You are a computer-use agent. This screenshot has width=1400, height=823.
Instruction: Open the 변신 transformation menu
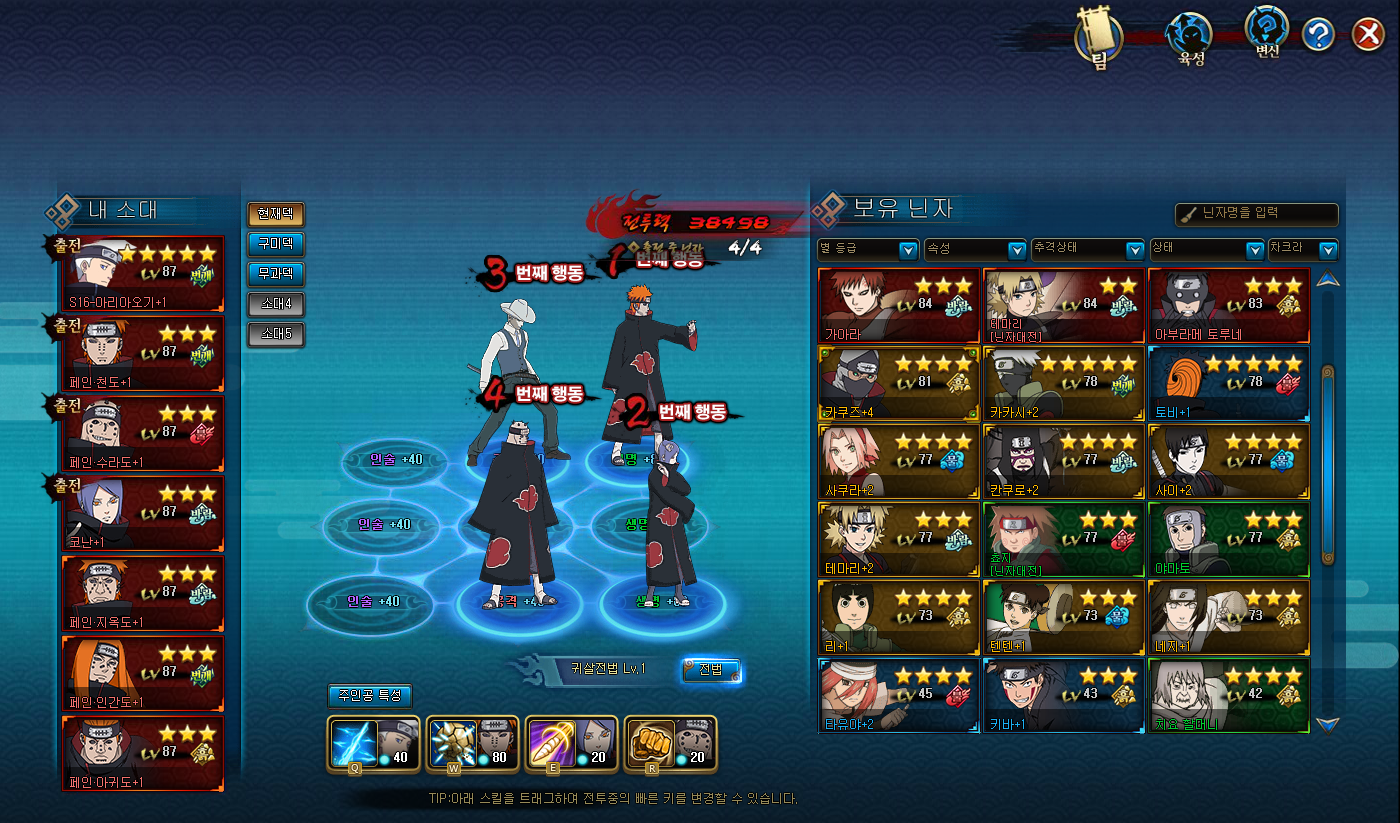1267,33
